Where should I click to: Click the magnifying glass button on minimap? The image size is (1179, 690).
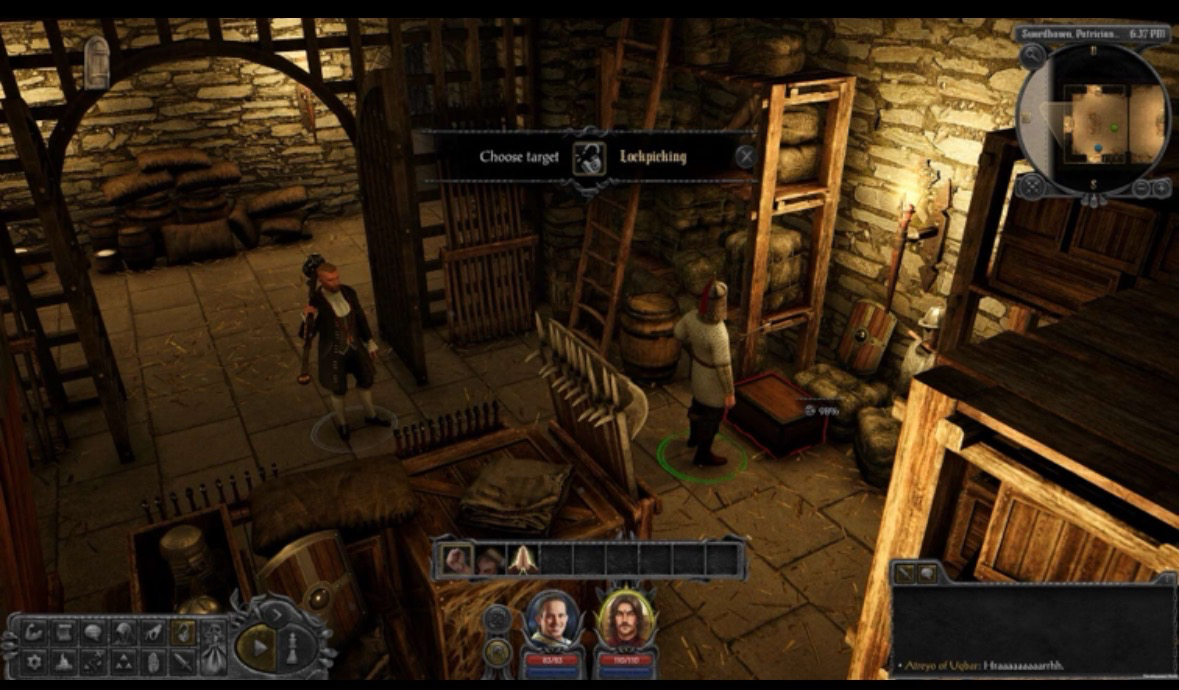(x=1032, y=58)
